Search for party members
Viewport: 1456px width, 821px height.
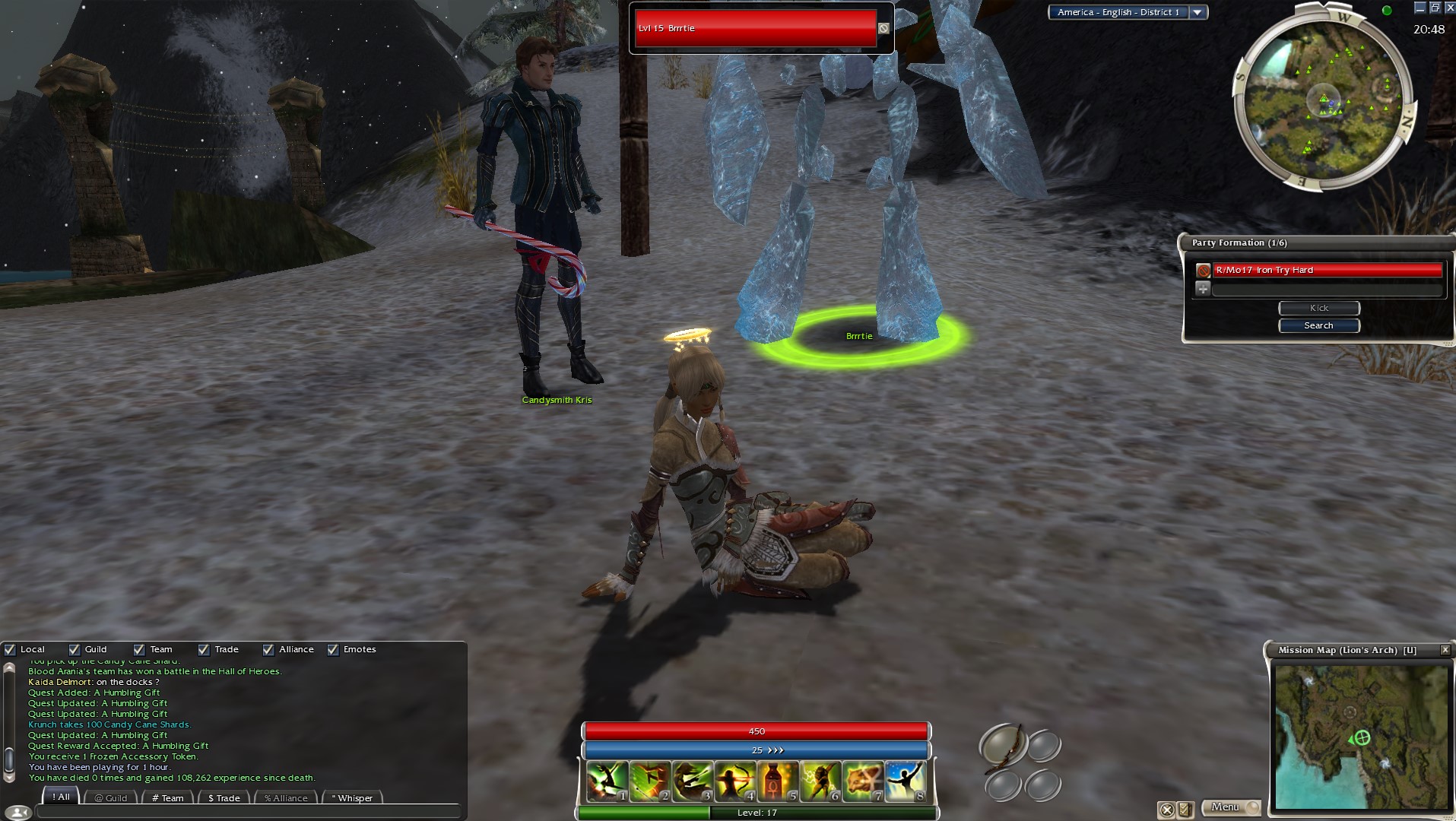(x=1318, y=325)
